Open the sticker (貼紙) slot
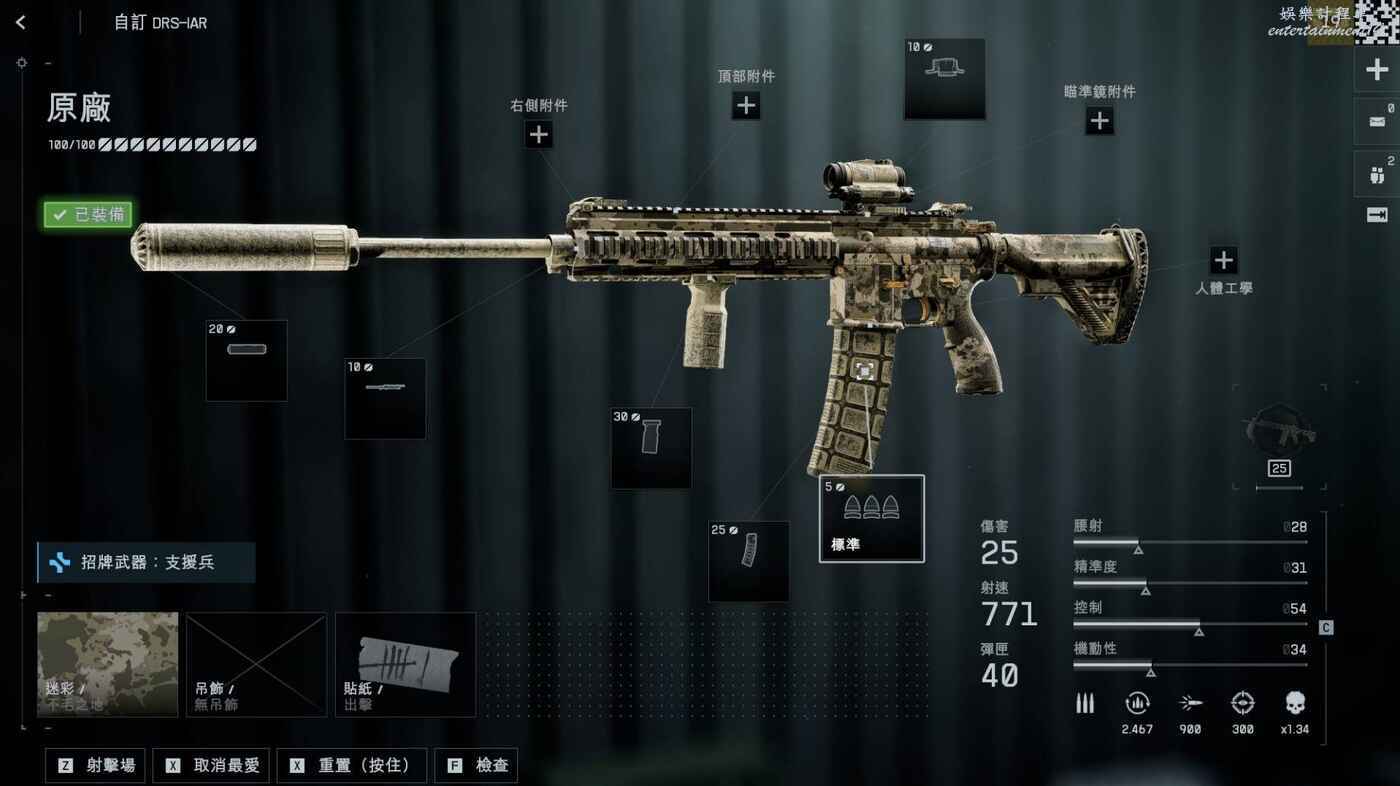1400x786 pixels. click(405, 664)
